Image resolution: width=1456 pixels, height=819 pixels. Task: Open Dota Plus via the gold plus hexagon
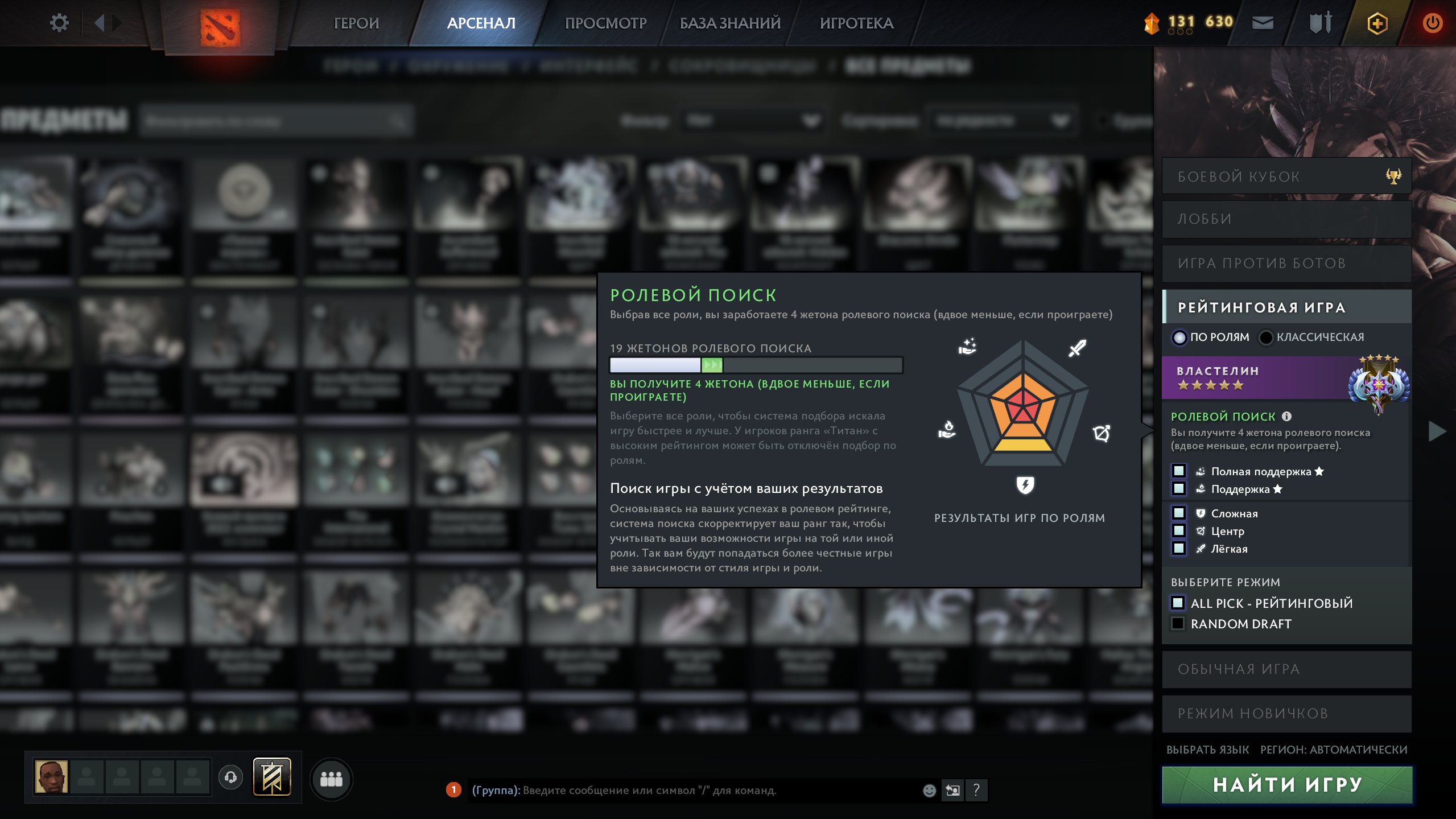(1377, 23)
